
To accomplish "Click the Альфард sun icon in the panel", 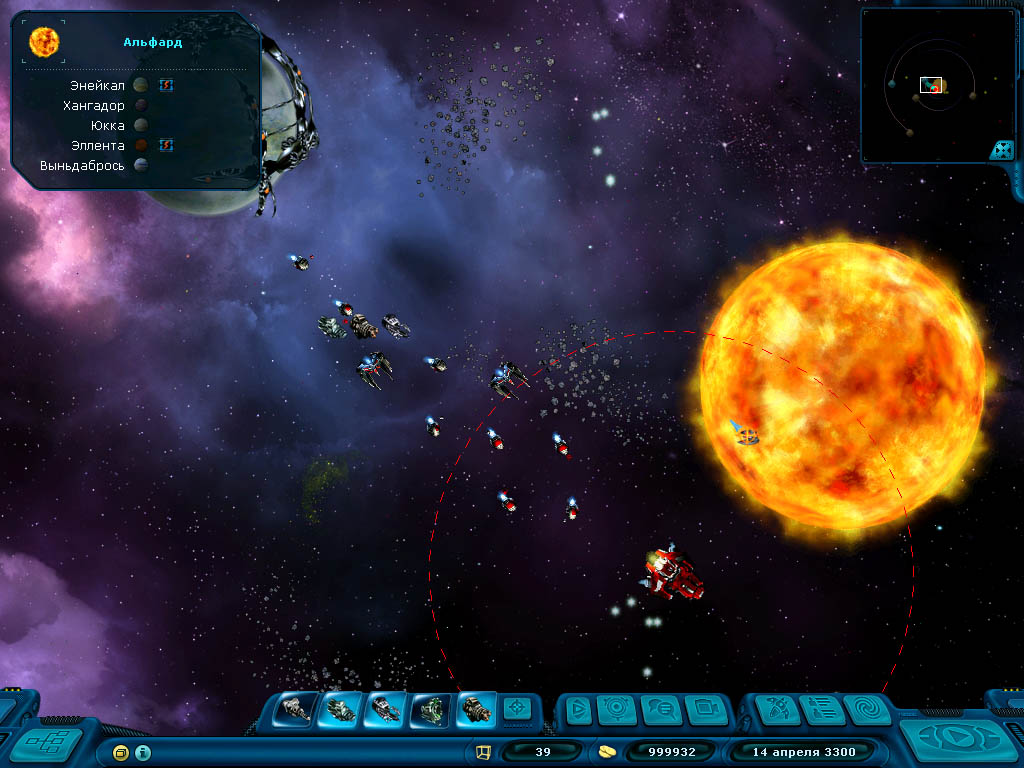I will (44, 42).
